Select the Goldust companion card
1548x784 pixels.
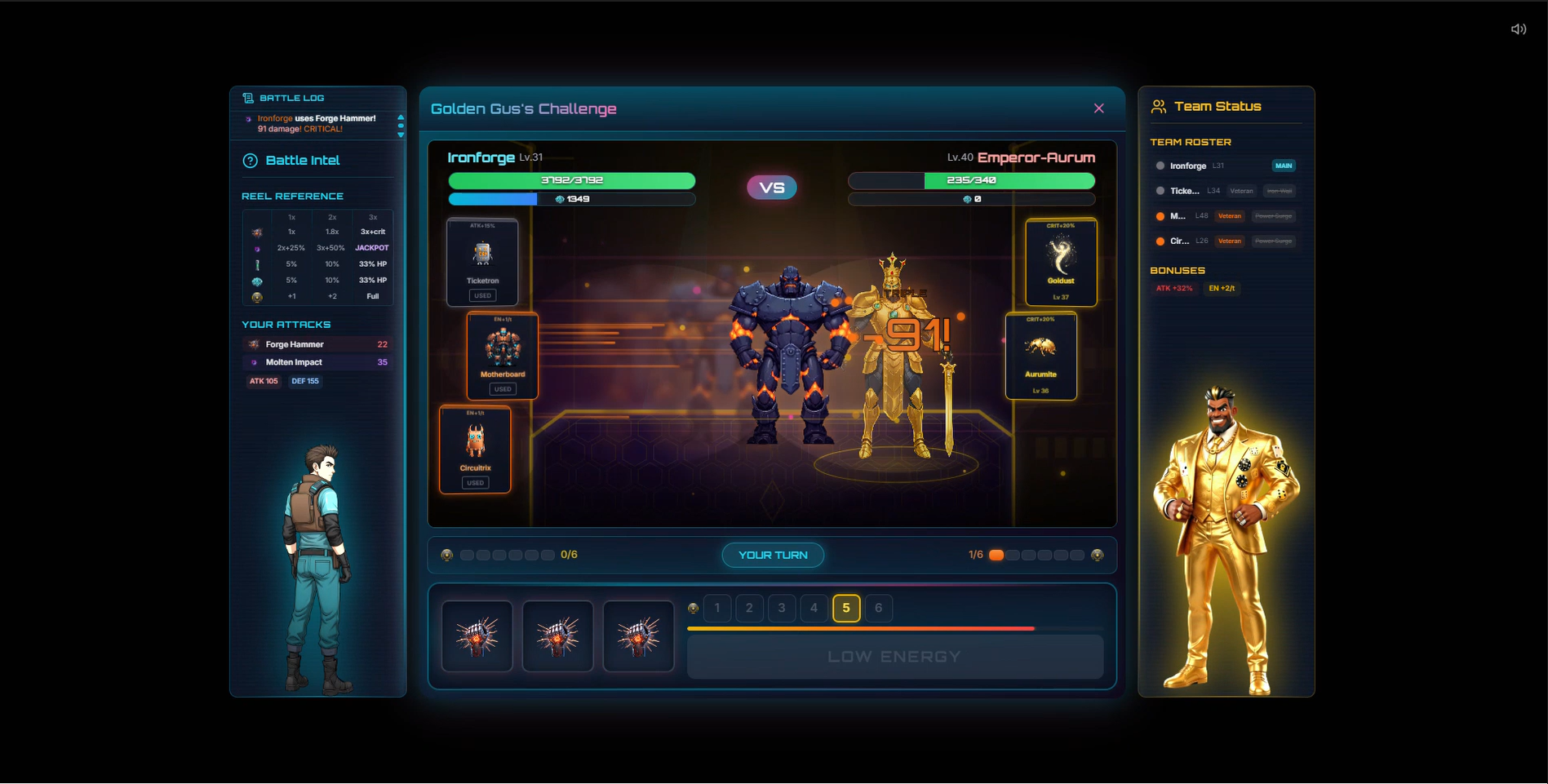[1061, 261]
